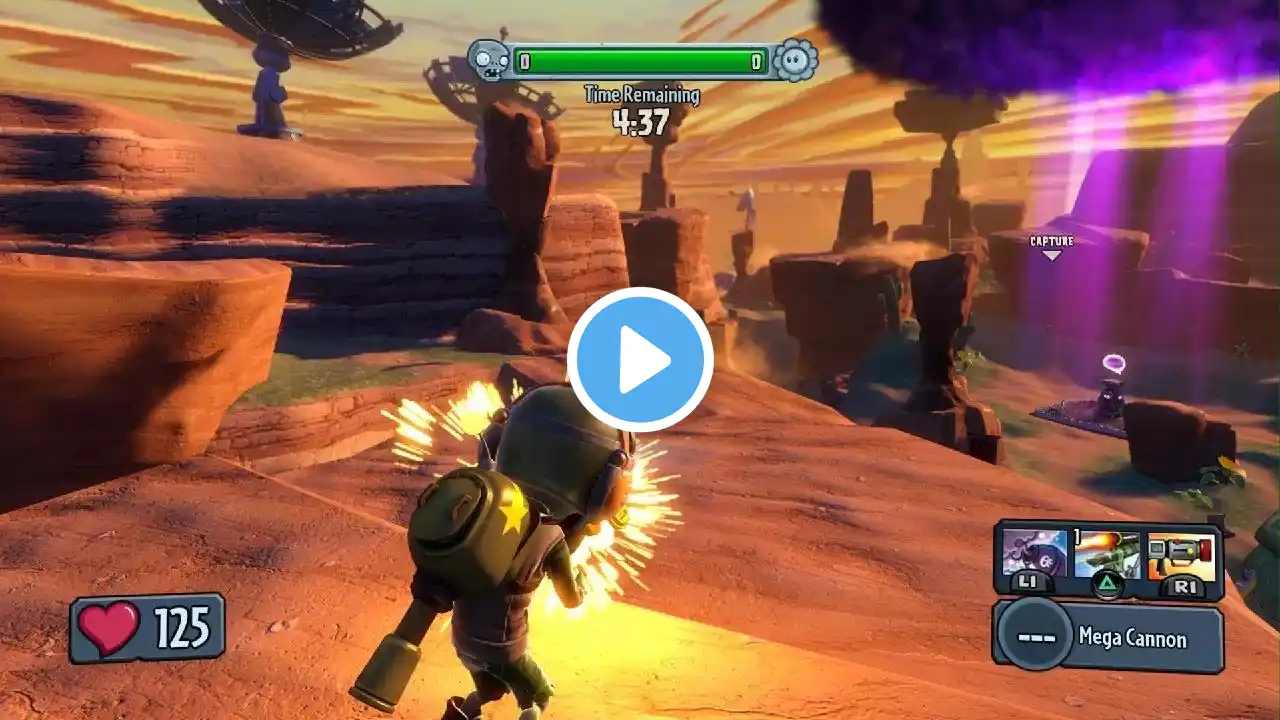Fire the ZPG rocket launcher ability
Screen dimensions: 1280x720
1182,555
